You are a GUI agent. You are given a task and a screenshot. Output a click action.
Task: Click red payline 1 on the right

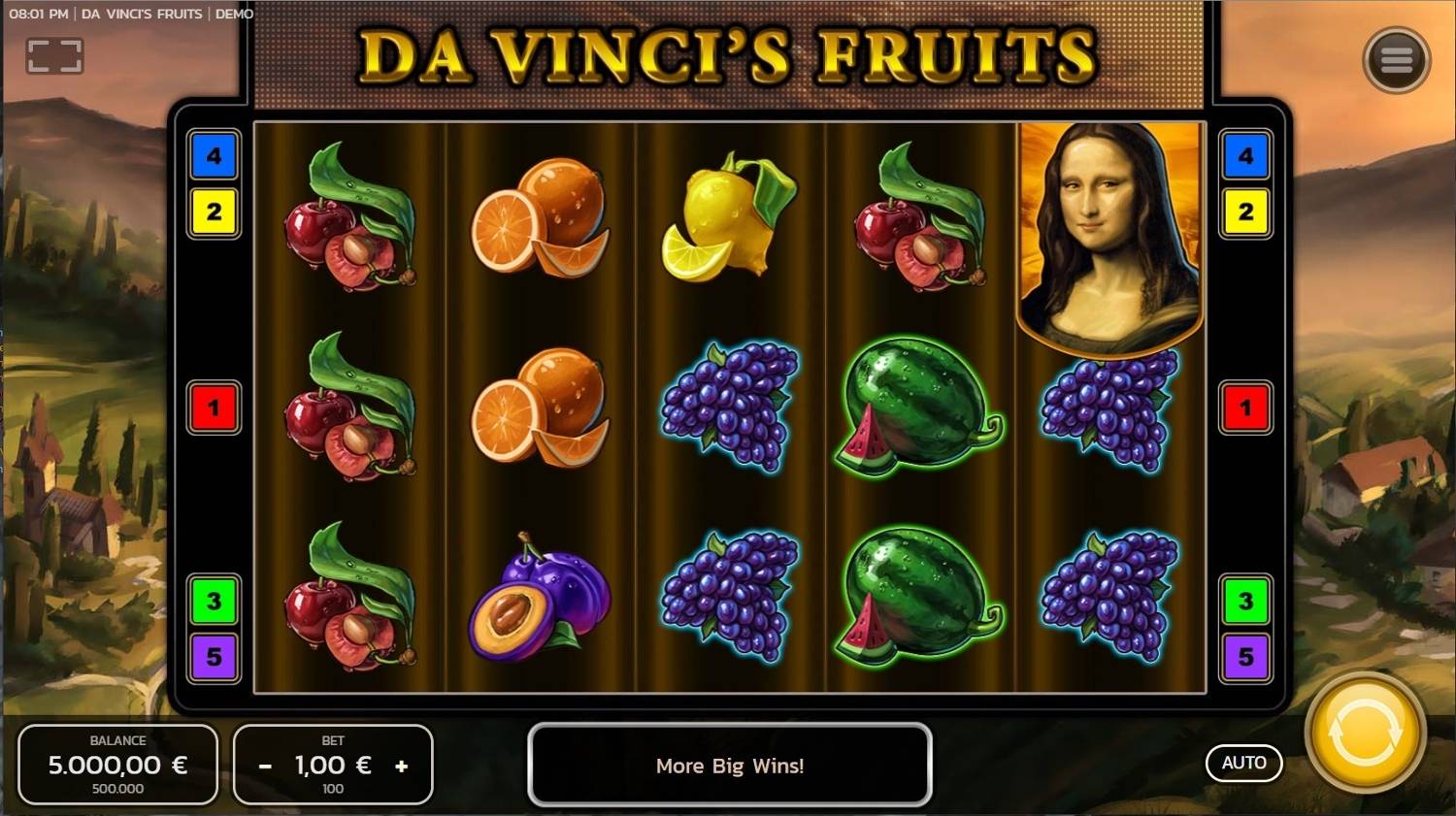point(1245,408)
